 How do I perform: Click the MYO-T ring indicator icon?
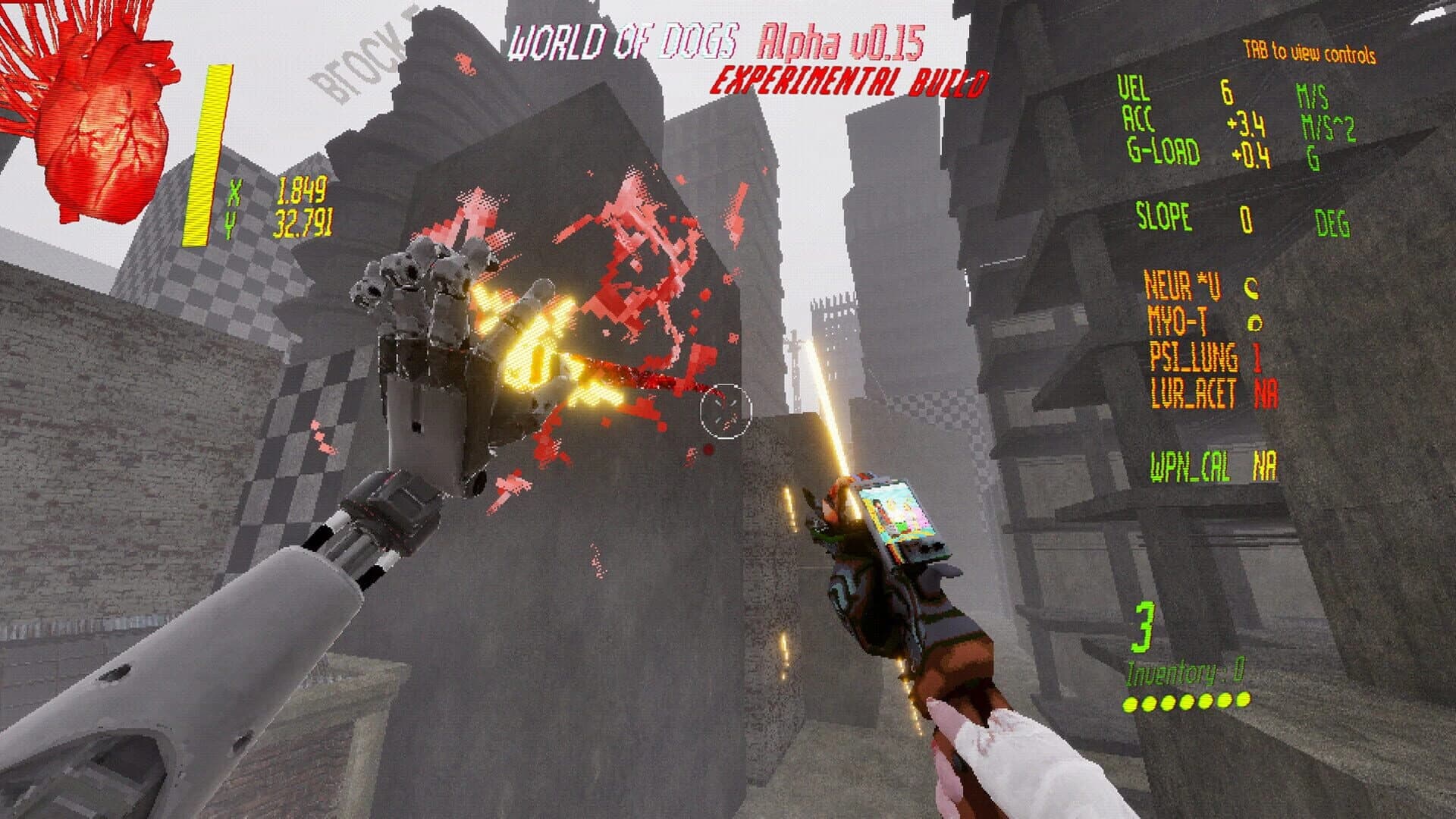[1256, 322]
